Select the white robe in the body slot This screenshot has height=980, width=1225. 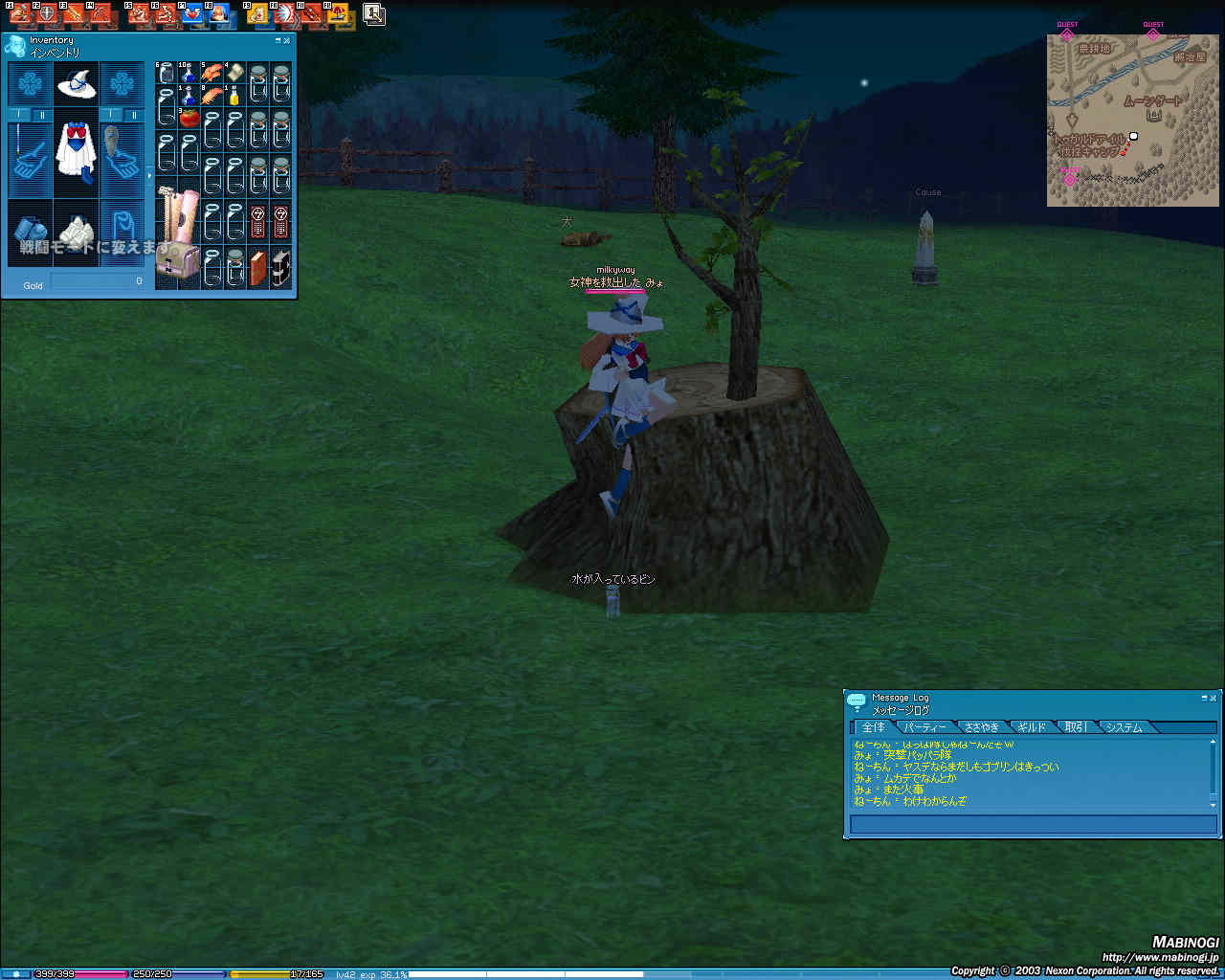pyautogui.click(x=76, y=151)
